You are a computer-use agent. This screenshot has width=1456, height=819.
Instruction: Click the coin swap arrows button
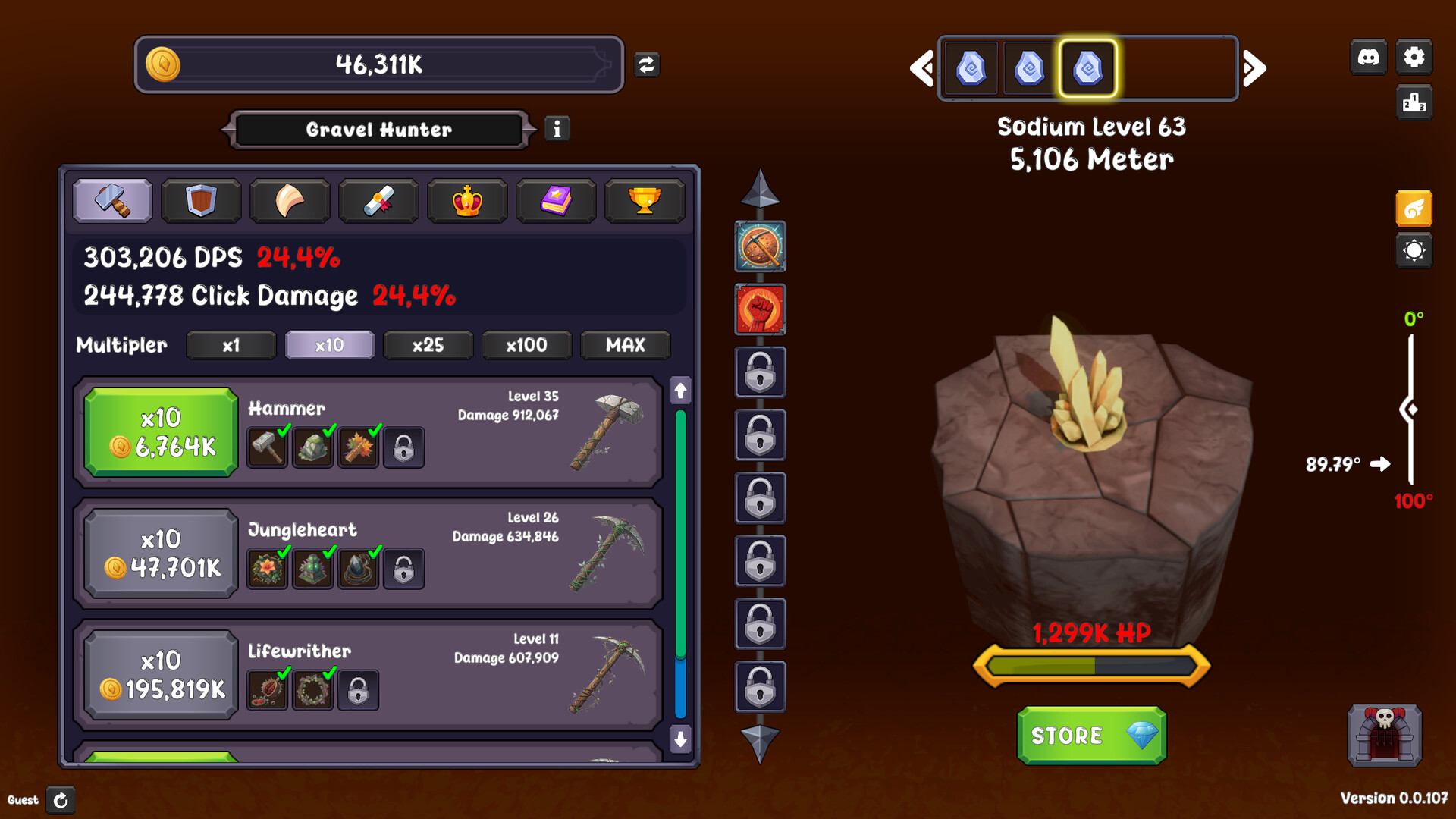pyautogui.click(x=647, y=65)
